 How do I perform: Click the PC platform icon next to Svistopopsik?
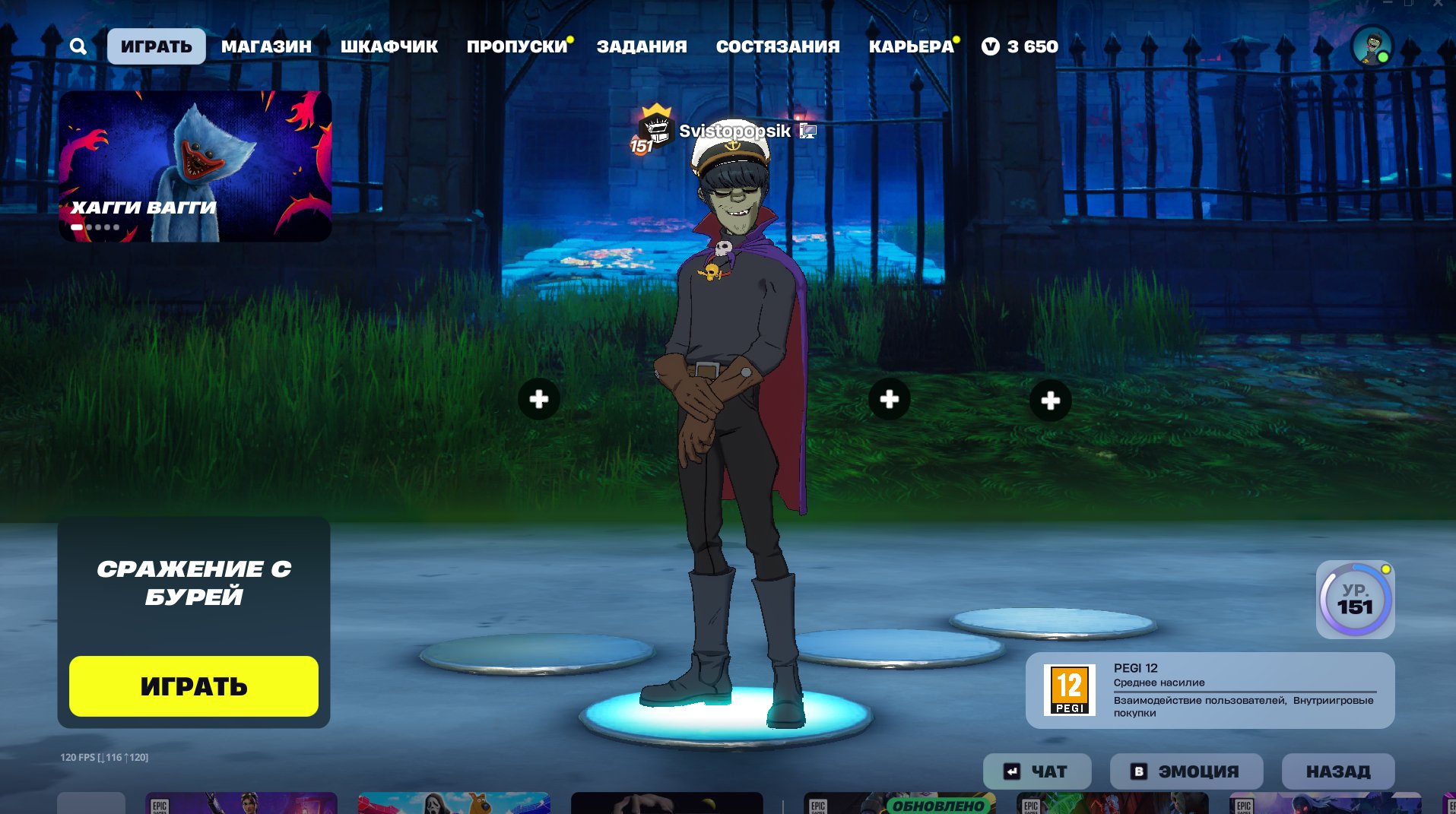(807, 131)
